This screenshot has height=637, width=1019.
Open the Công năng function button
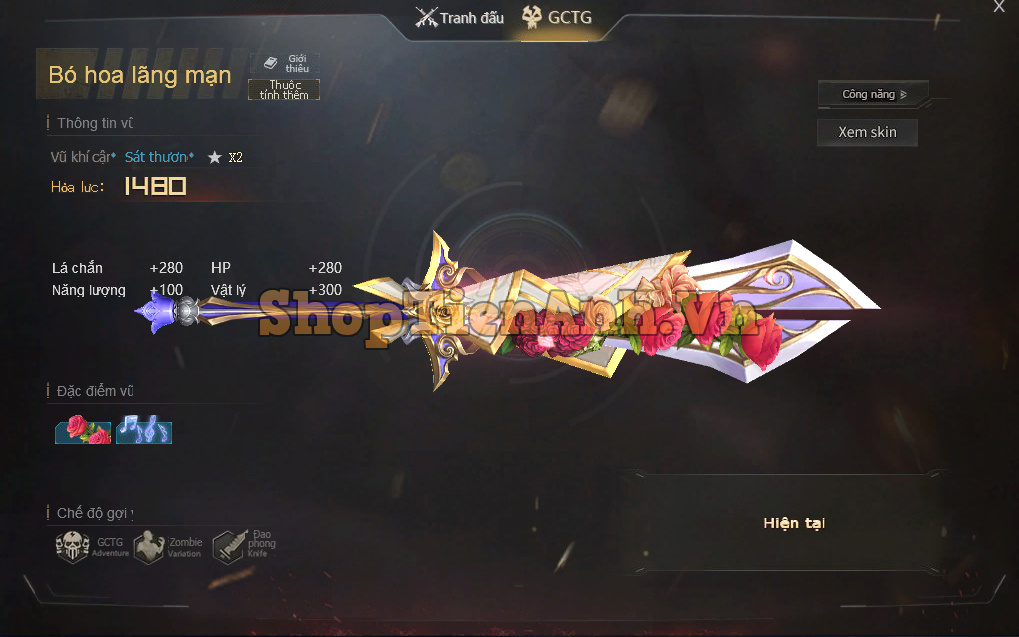(x=873, y=94)
